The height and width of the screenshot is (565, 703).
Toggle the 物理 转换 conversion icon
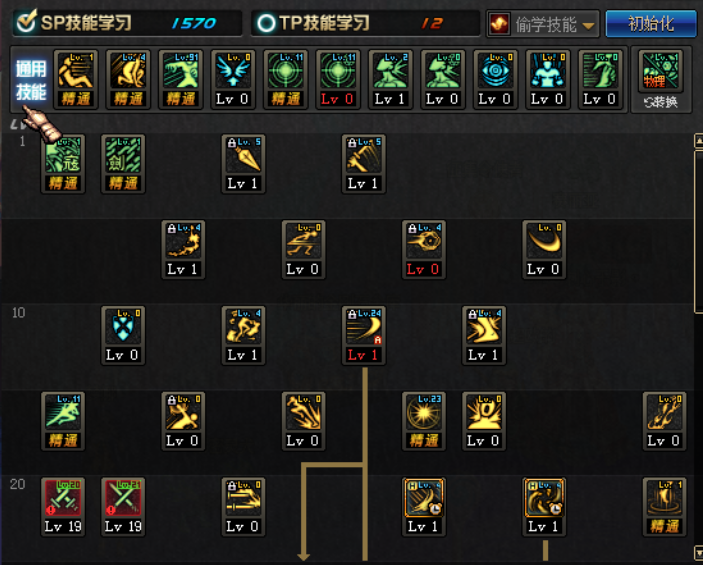pyautogui.click(x=660, y=78)
